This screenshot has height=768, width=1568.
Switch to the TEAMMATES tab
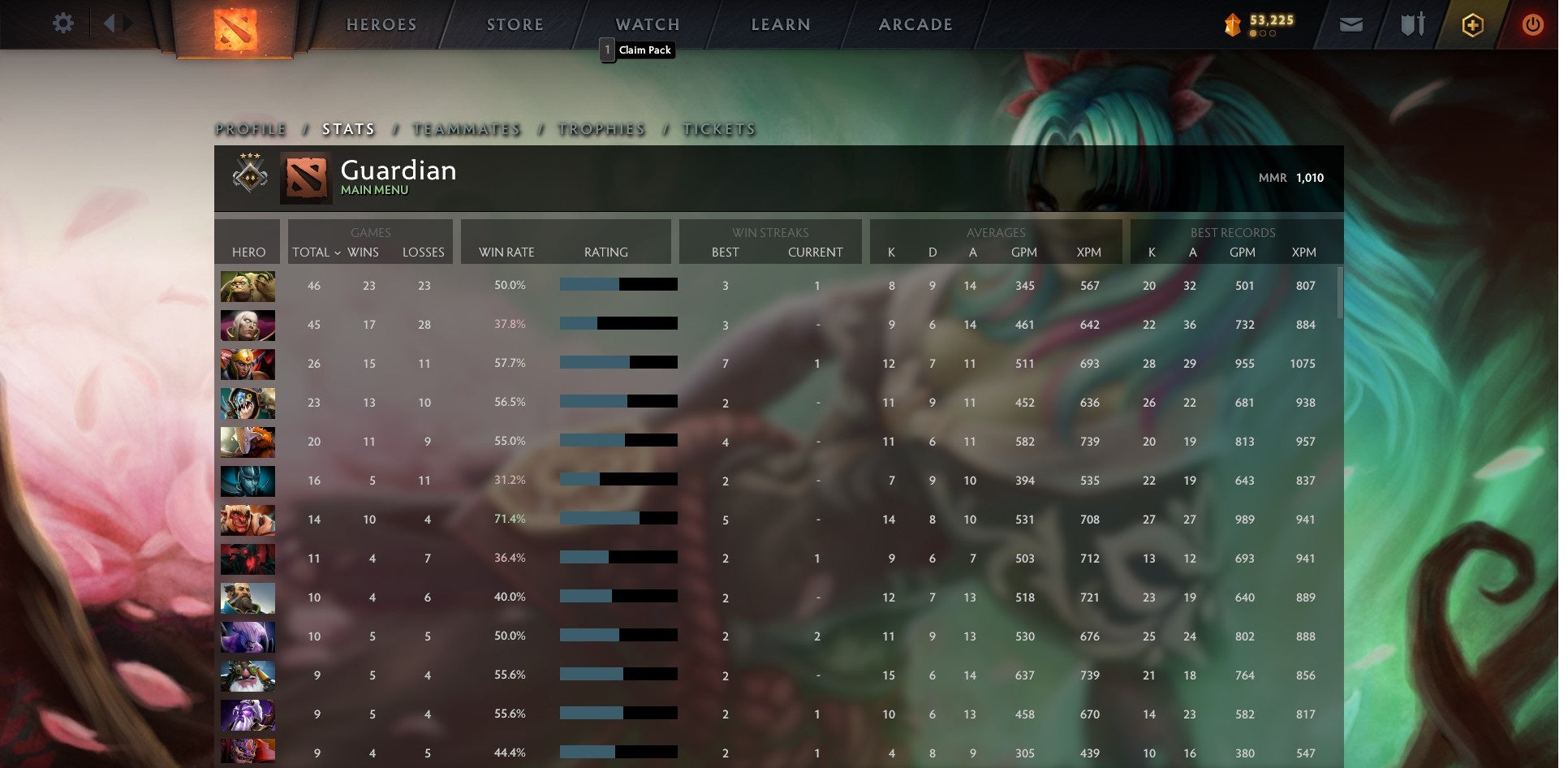point(467,128)
